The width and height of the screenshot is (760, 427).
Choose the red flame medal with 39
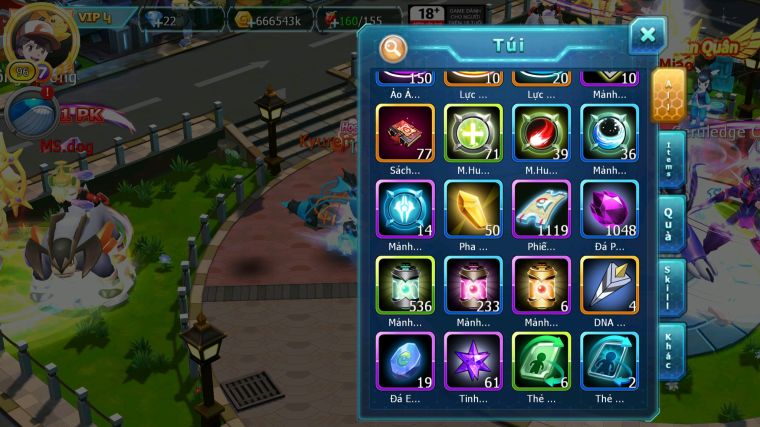click(x=541, y=133)
